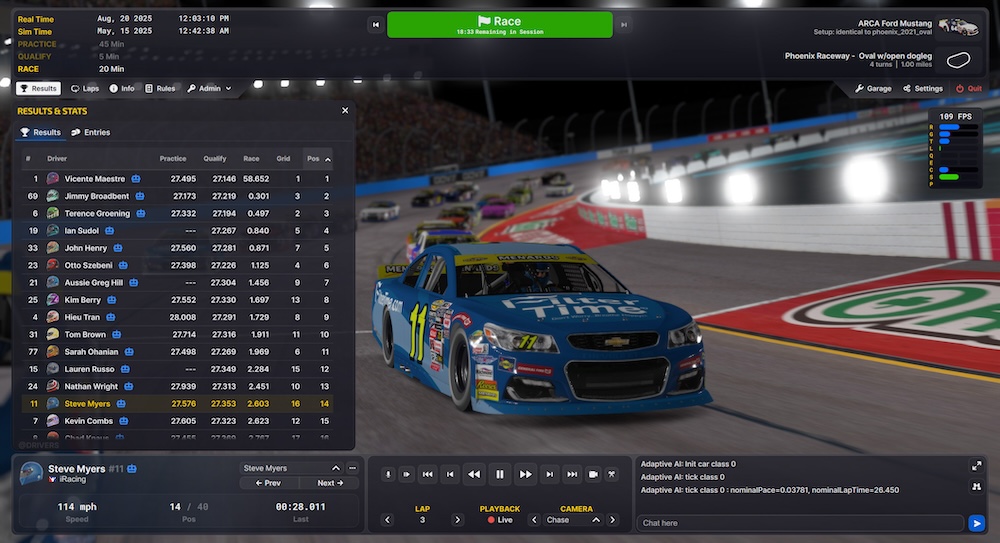Open the Laps view
The height and width of the screenshot is (543, 1000).
(x=85, y=88)
